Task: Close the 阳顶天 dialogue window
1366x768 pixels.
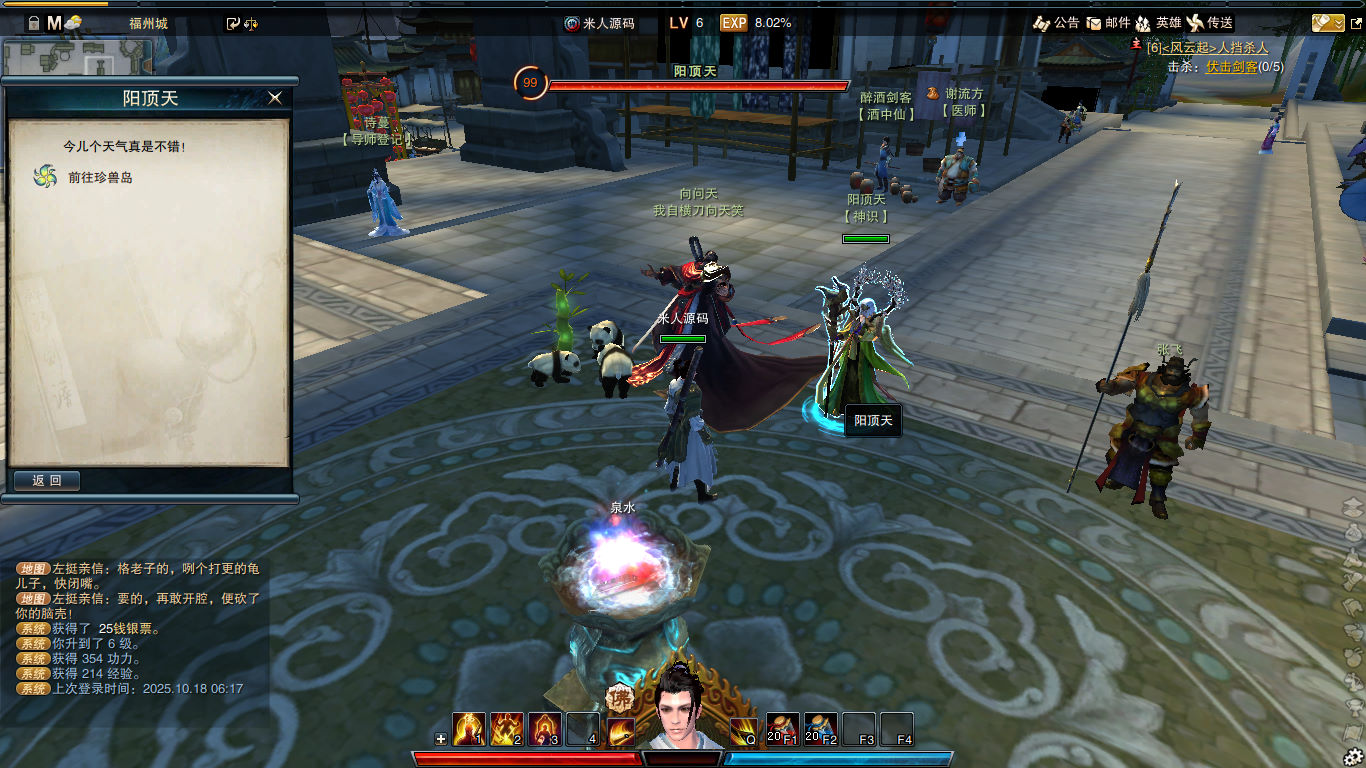Action: pos(275,98)
